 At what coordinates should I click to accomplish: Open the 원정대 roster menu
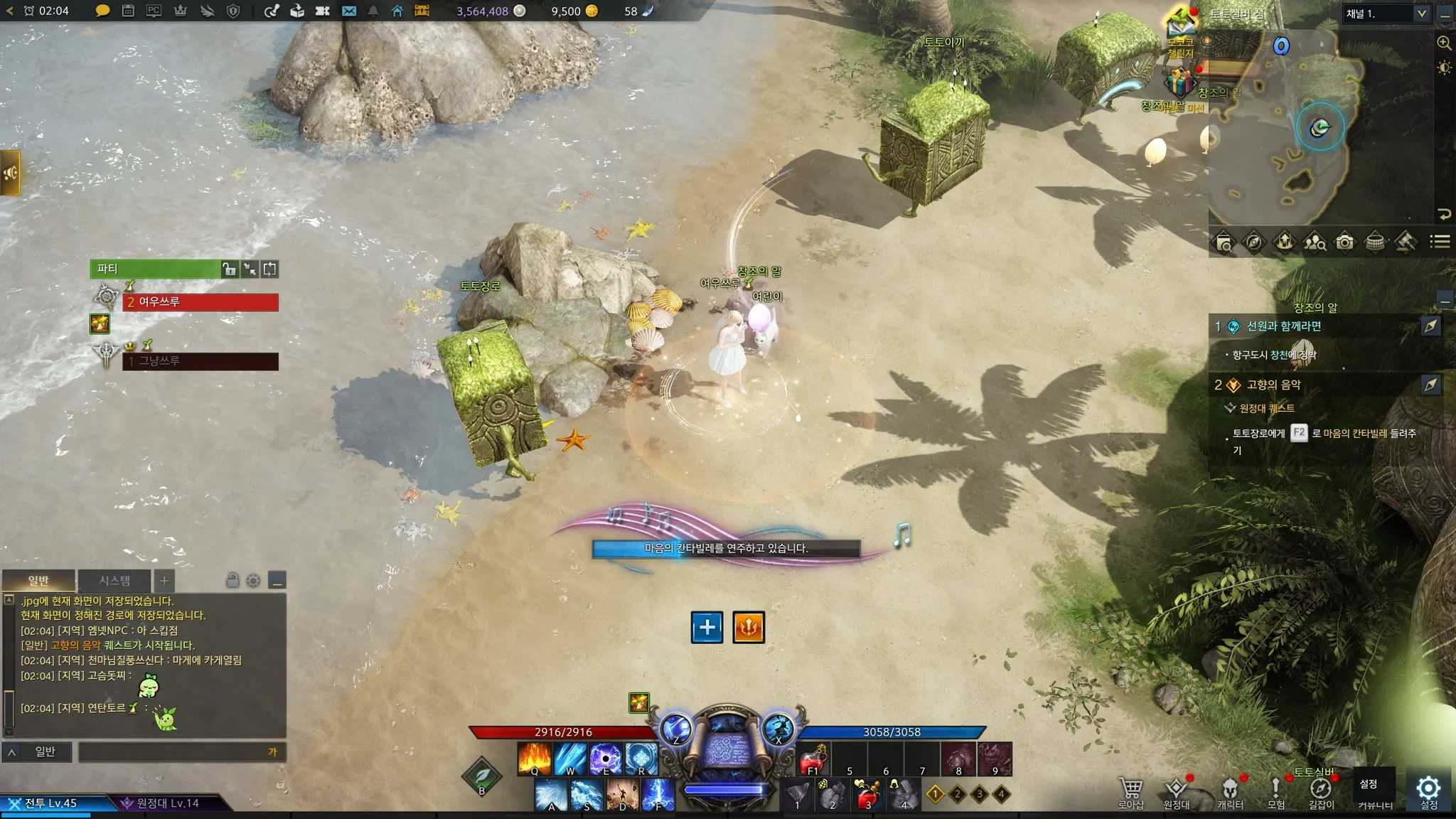point(1176,790)
